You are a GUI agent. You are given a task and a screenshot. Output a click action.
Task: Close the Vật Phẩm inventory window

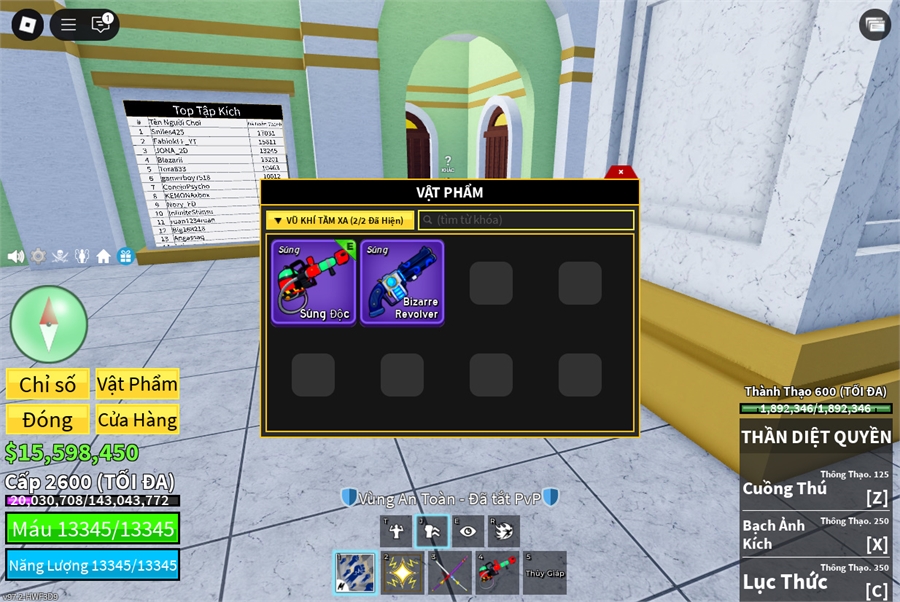pyautogui.click(x=620, y=172)
